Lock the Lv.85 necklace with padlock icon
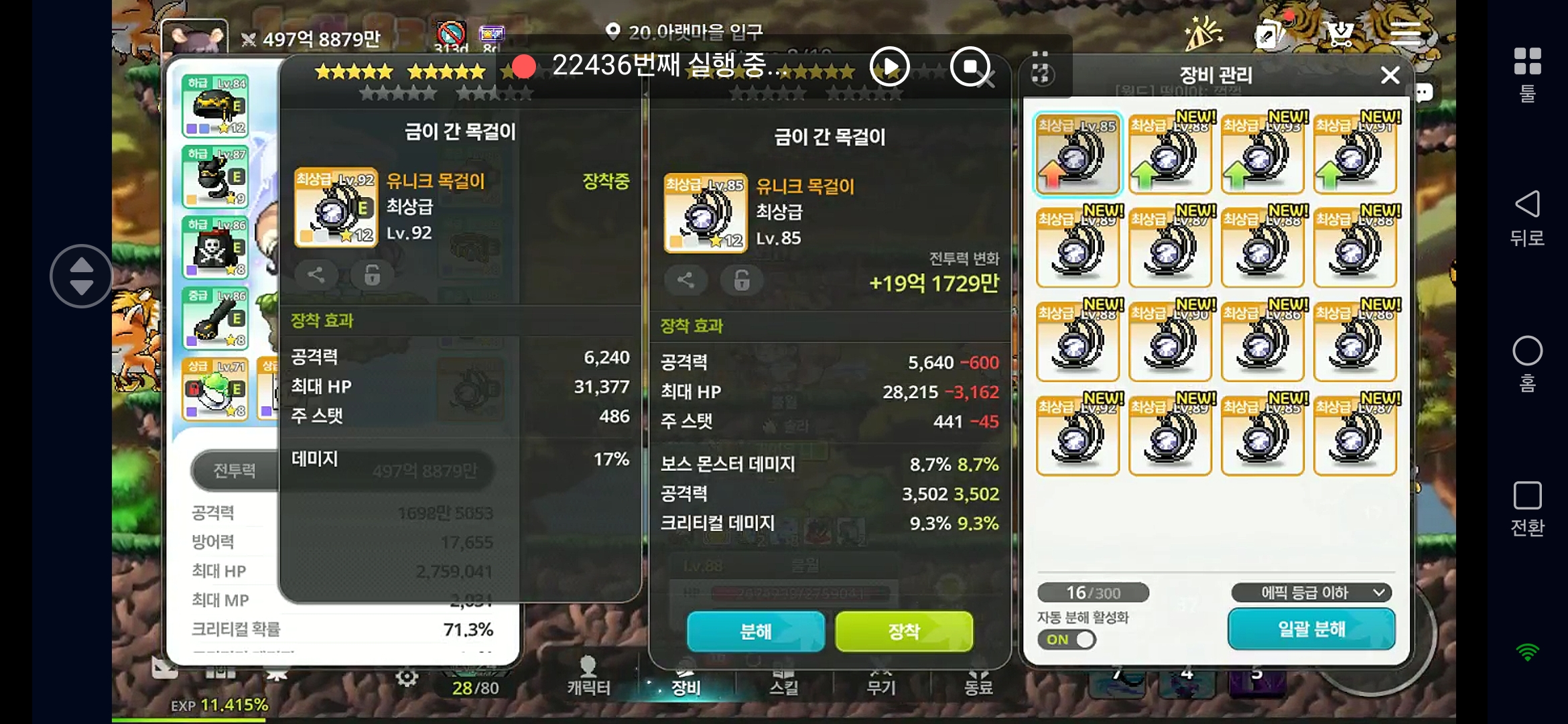Viewport: 1568px width, 724px height. coord(741,280)
